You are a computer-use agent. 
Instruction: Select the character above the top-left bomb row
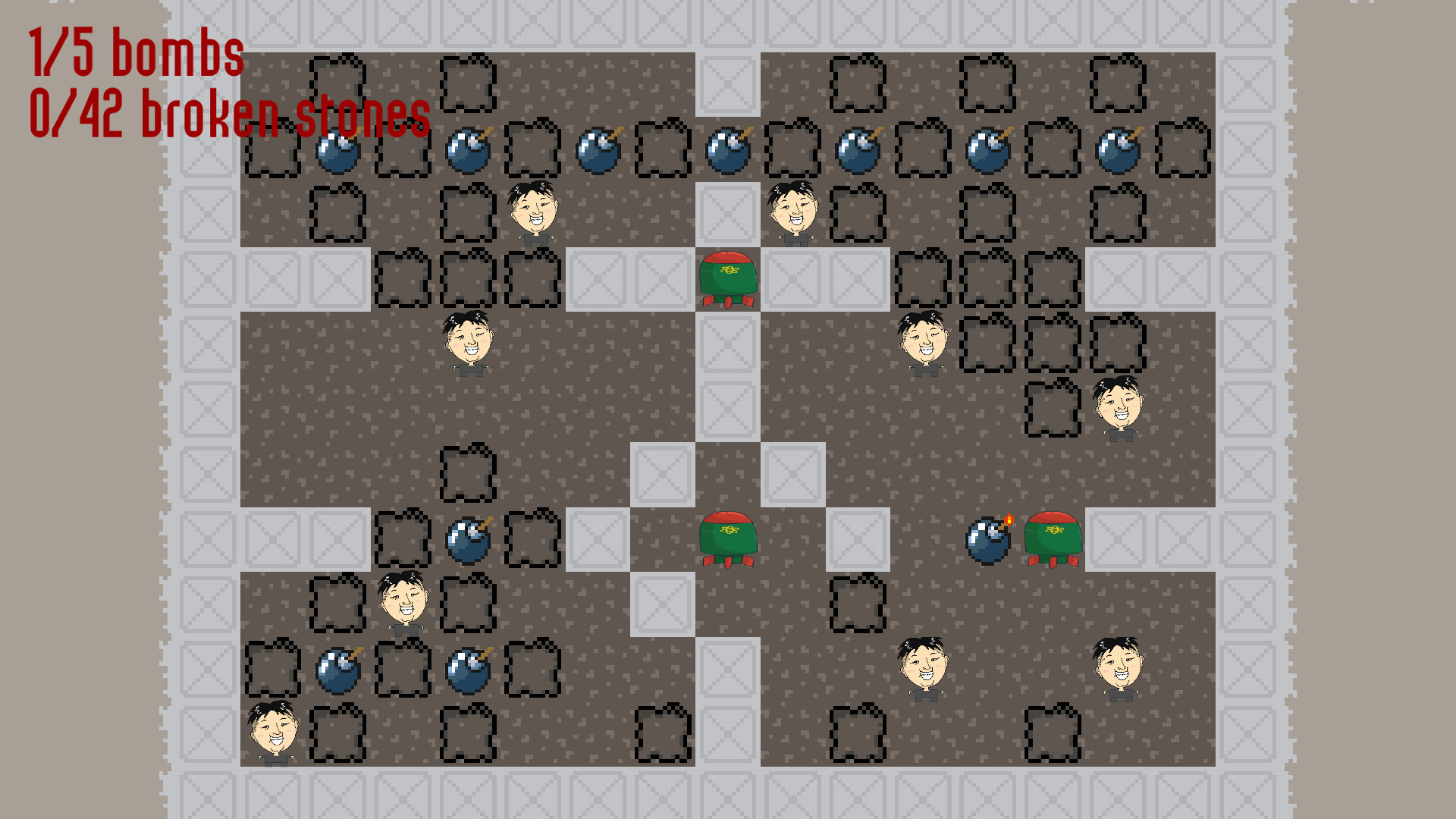coord(535,211)
